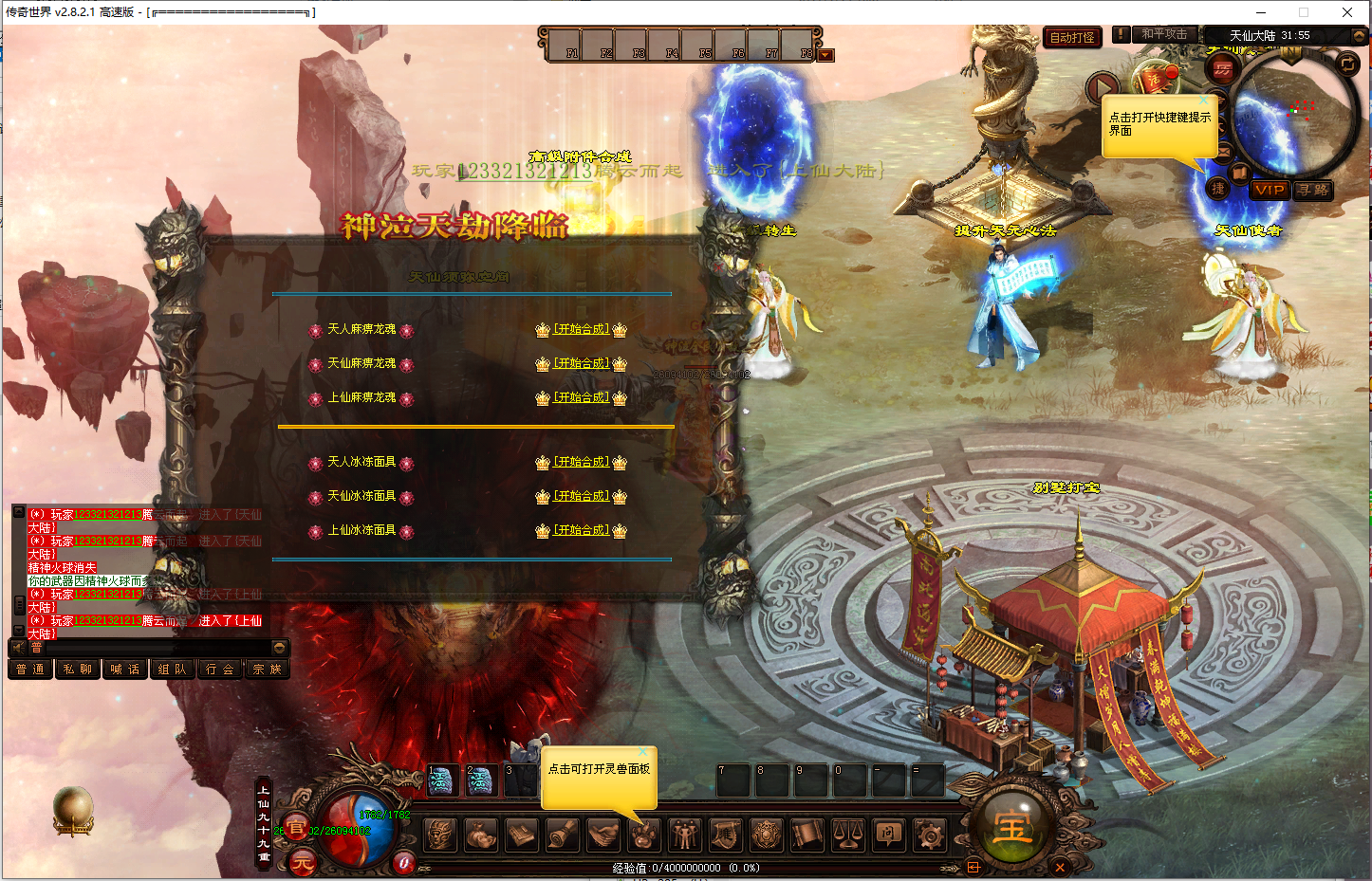
Task: Switch the 和平攻击 attack mode
Action: (x=1163, y=34)
